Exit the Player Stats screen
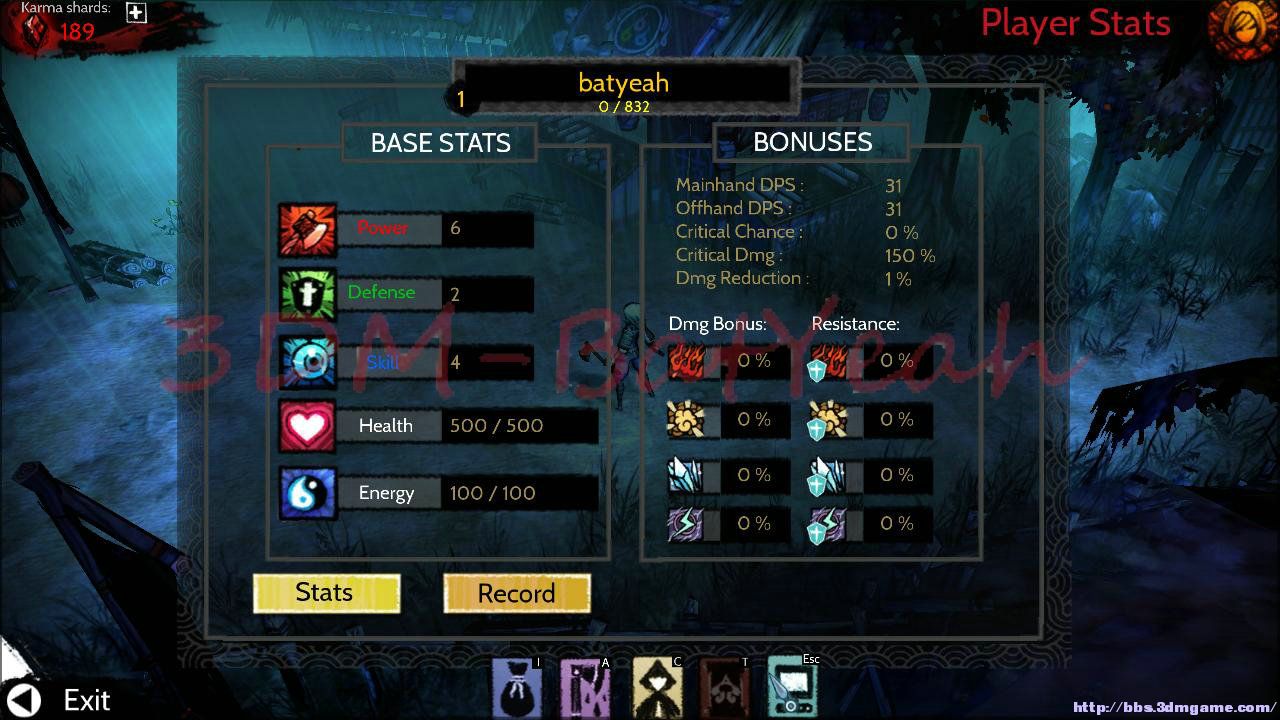This screenshot has width=1280, height=720. pyautogui.click(x=60, y=699)
